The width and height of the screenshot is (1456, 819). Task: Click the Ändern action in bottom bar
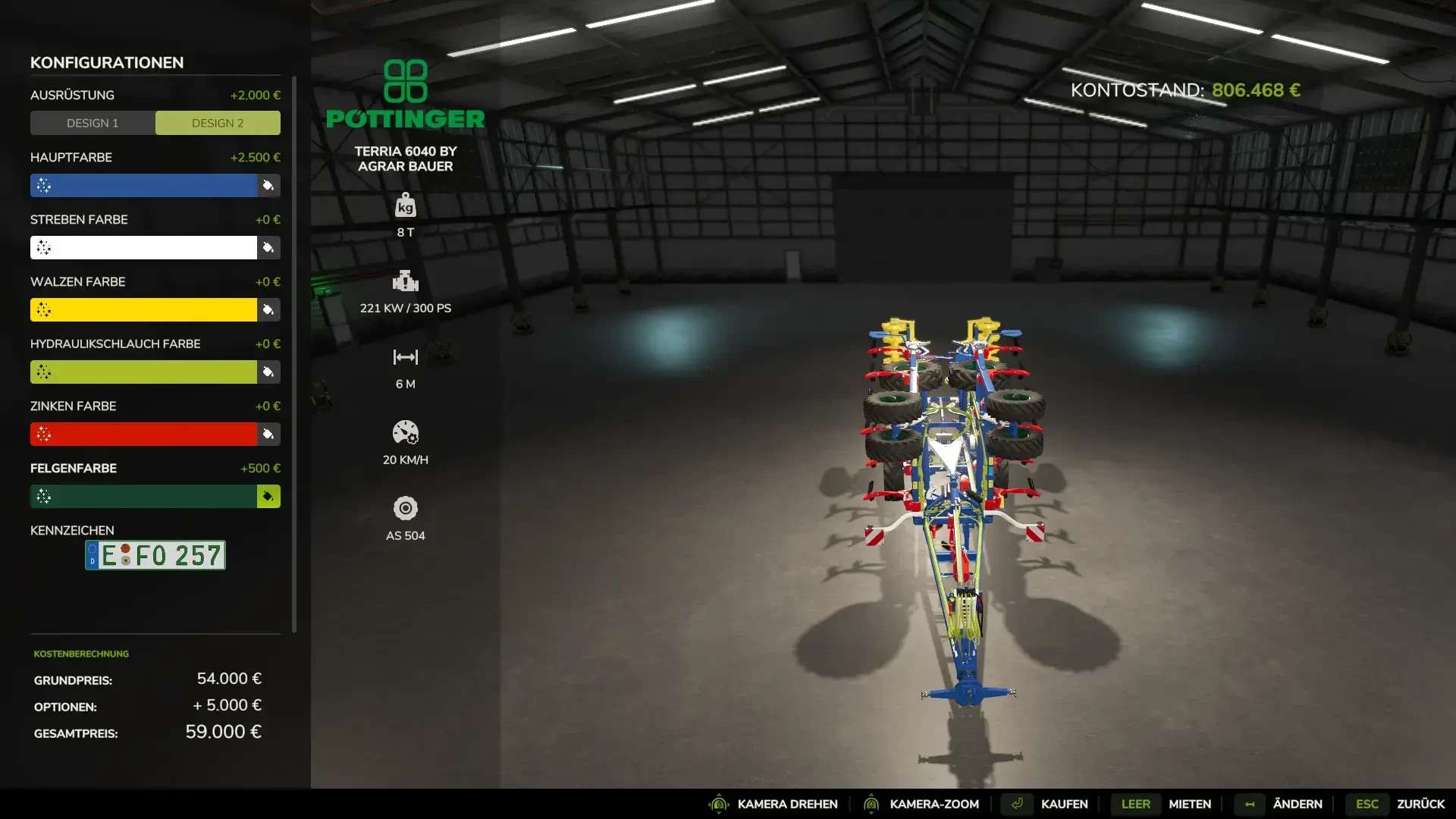[1297, 804]
